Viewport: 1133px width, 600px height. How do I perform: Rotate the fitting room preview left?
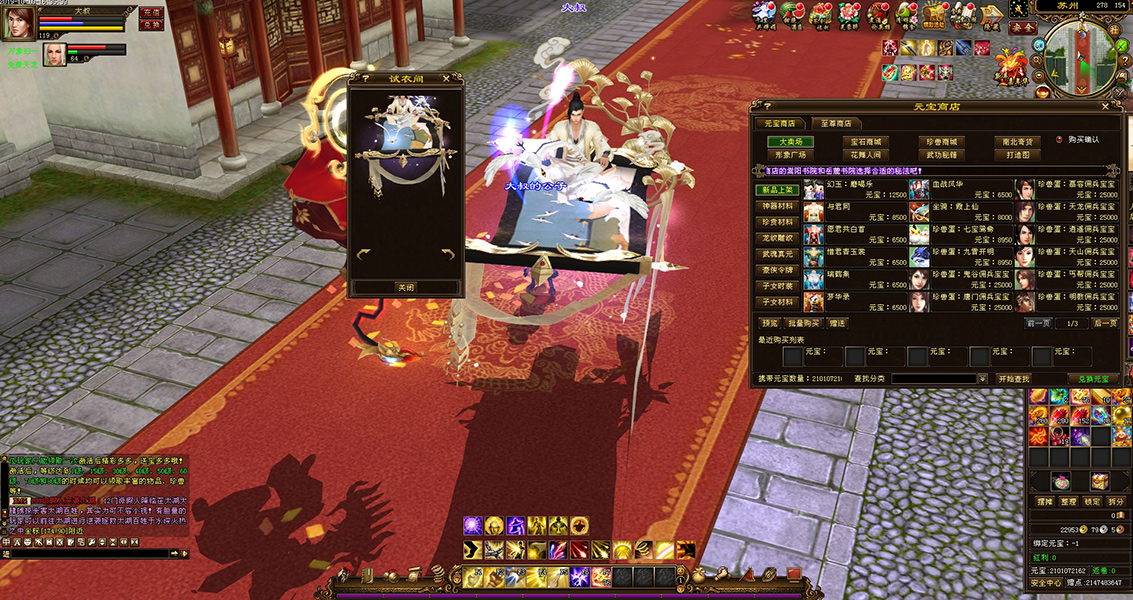click(364, 254)
